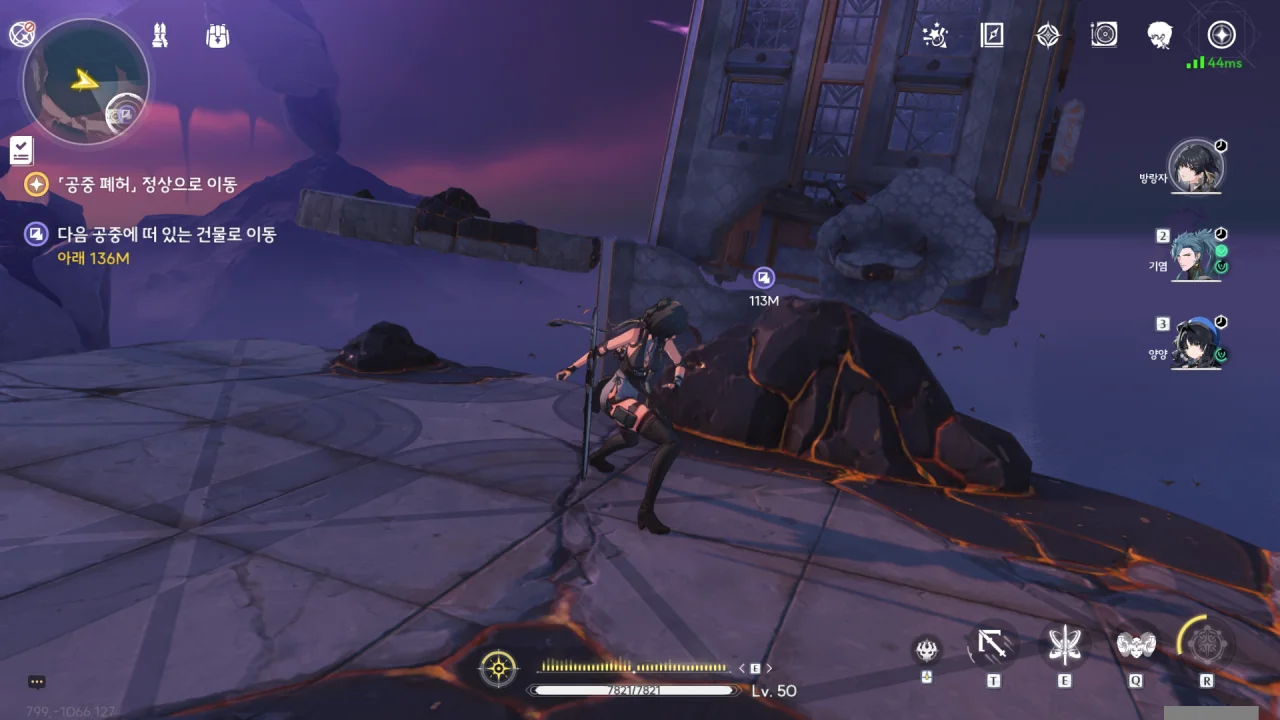Screen dimensions: 1280x720
Task: Open the chat bubble icon
Action: pyautogui.click(x=37, y=682)
